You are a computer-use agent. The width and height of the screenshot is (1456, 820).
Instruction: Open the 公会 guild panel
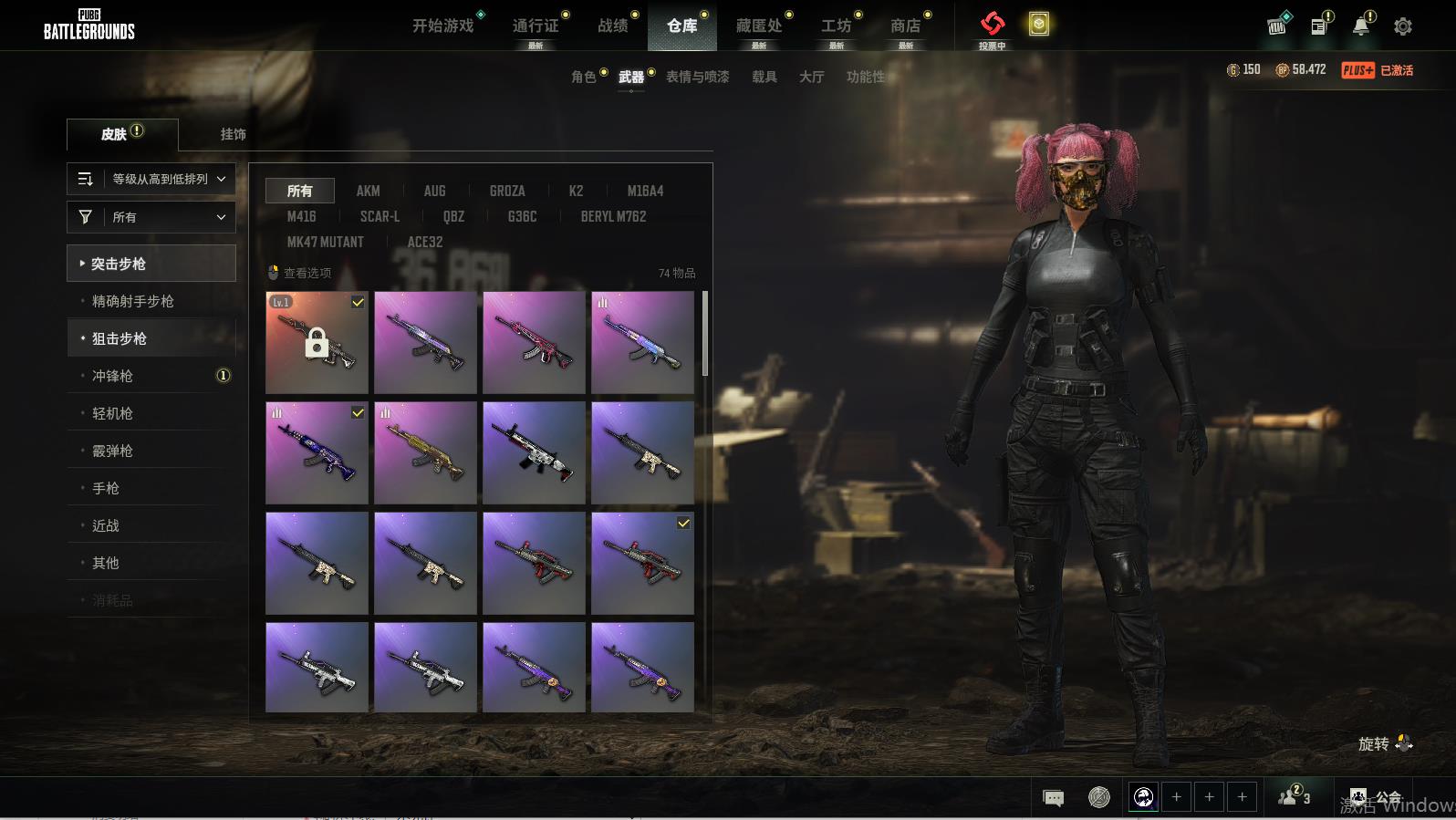[x=1377, y=798]
